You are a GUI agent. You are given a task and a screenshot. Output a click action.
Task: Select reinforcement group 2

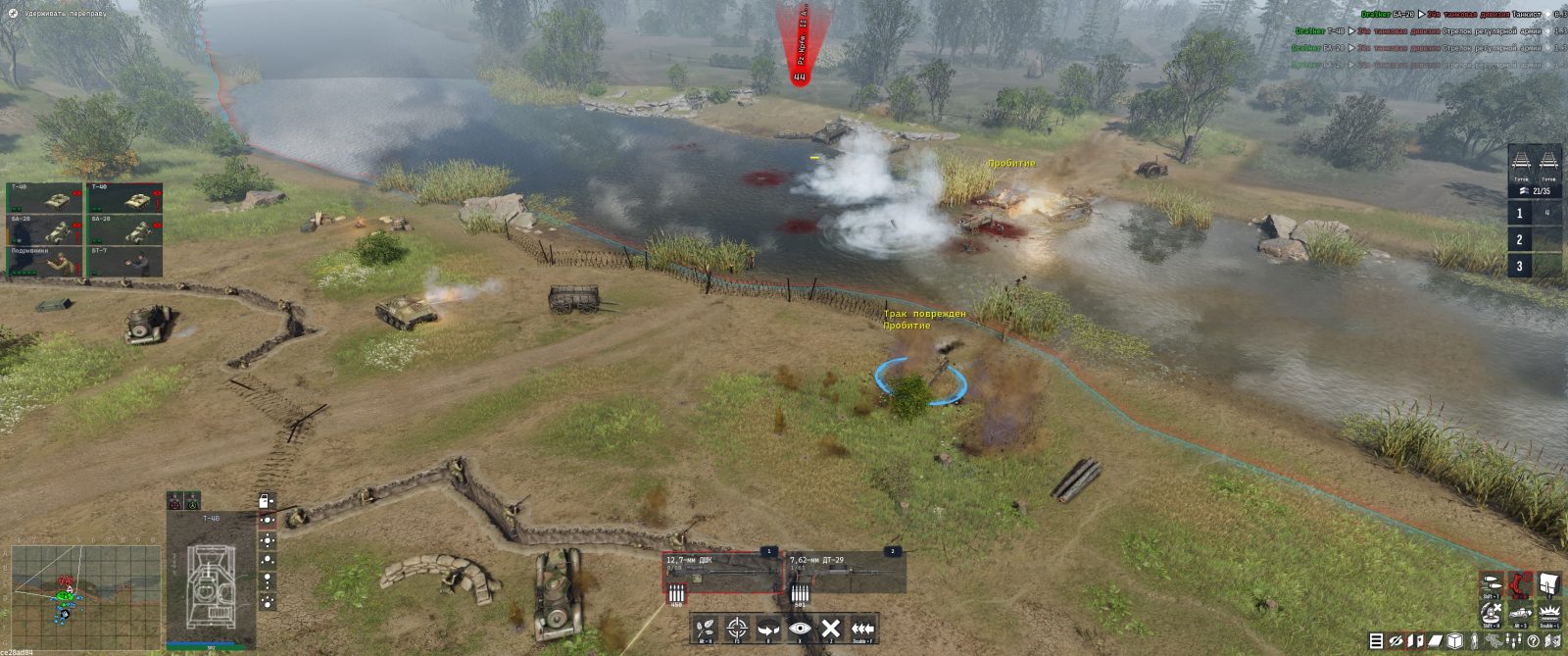(1520, 239)
